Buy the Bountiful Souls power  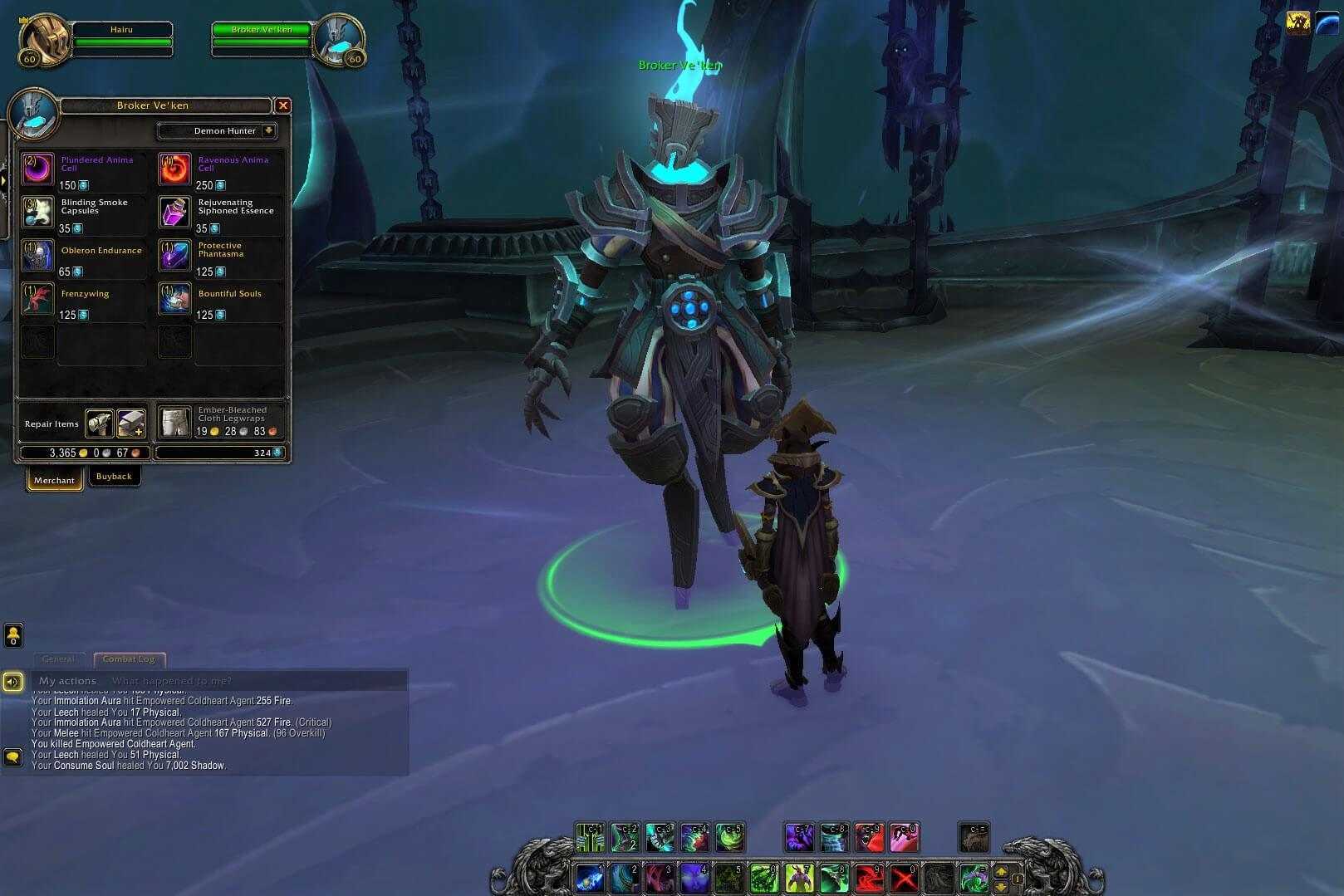175,299
